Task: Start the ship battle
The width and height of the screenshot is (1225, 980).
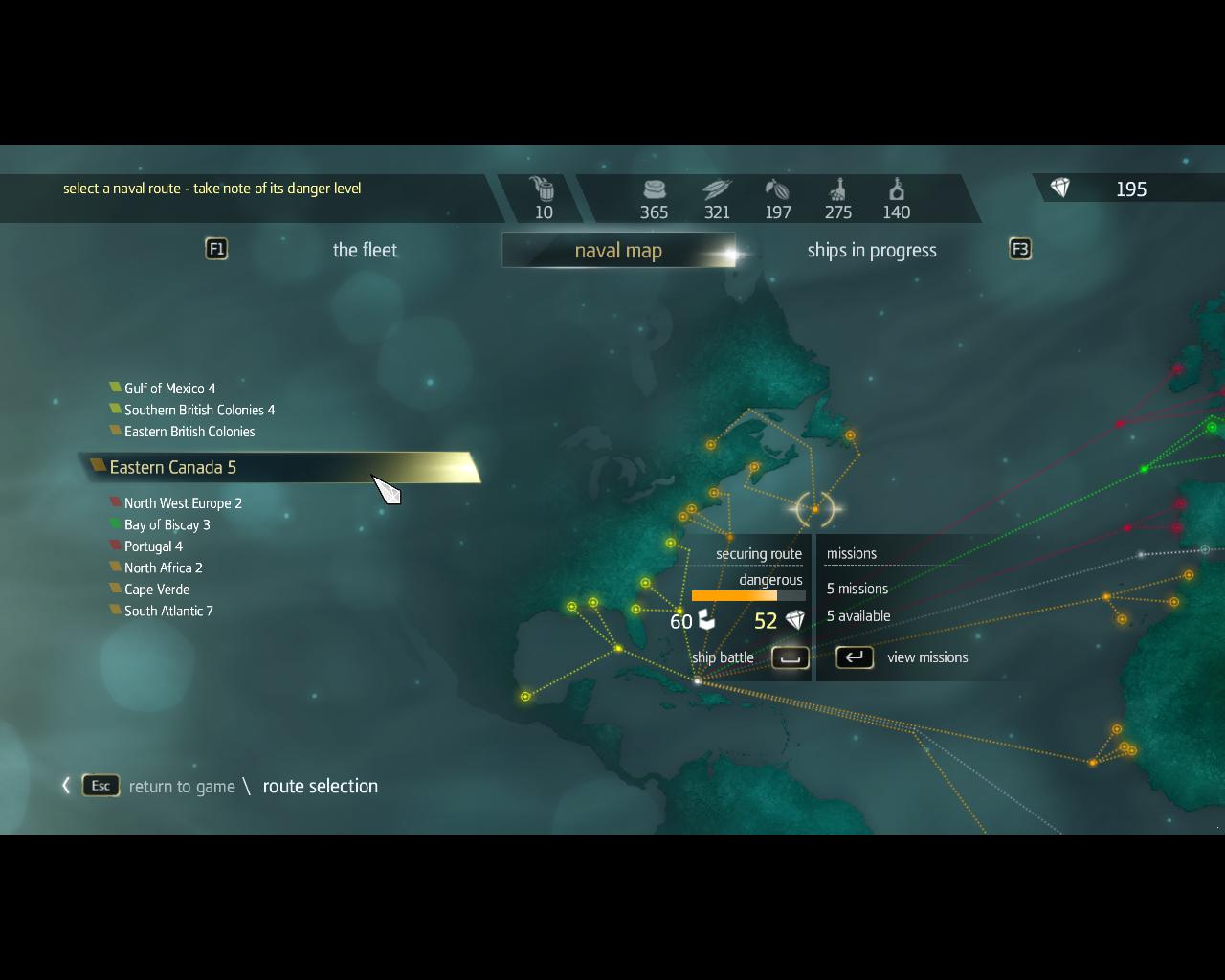Action: coord(791,657)
